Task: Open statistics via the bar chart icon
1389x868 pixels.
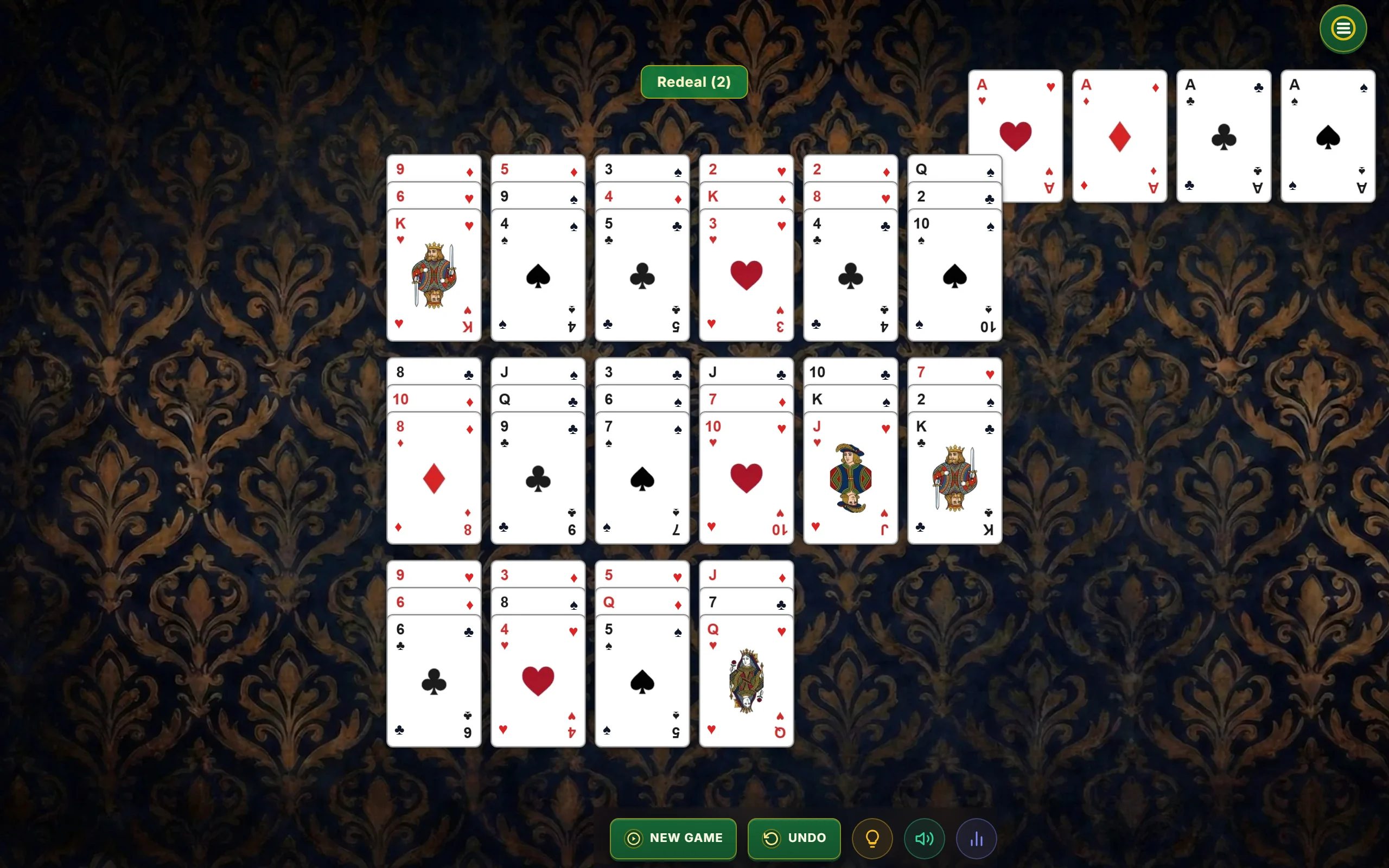Action: tap(976, 838)
